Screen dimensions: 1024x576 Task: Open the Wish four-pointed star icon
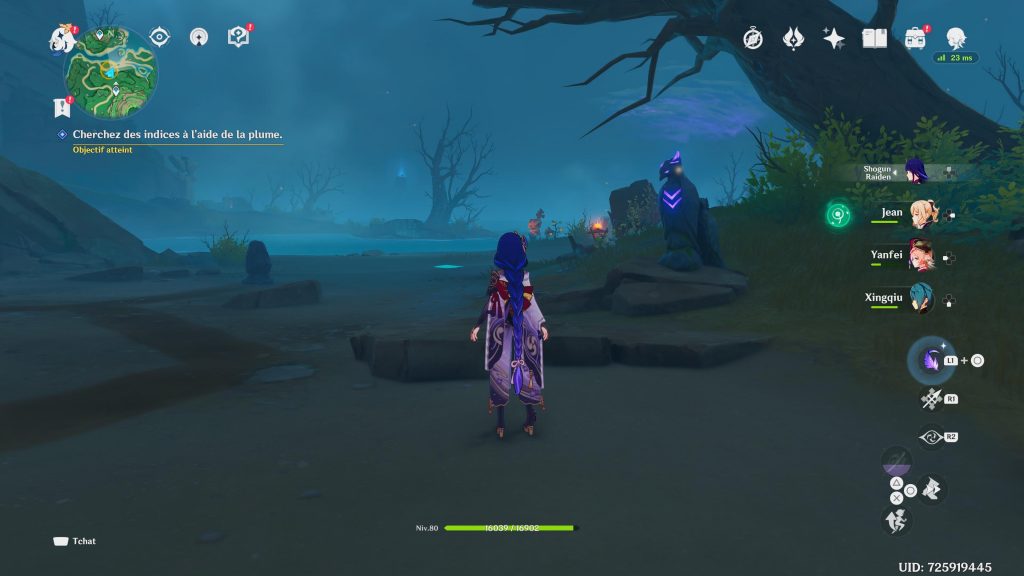(x=833, y=38)
